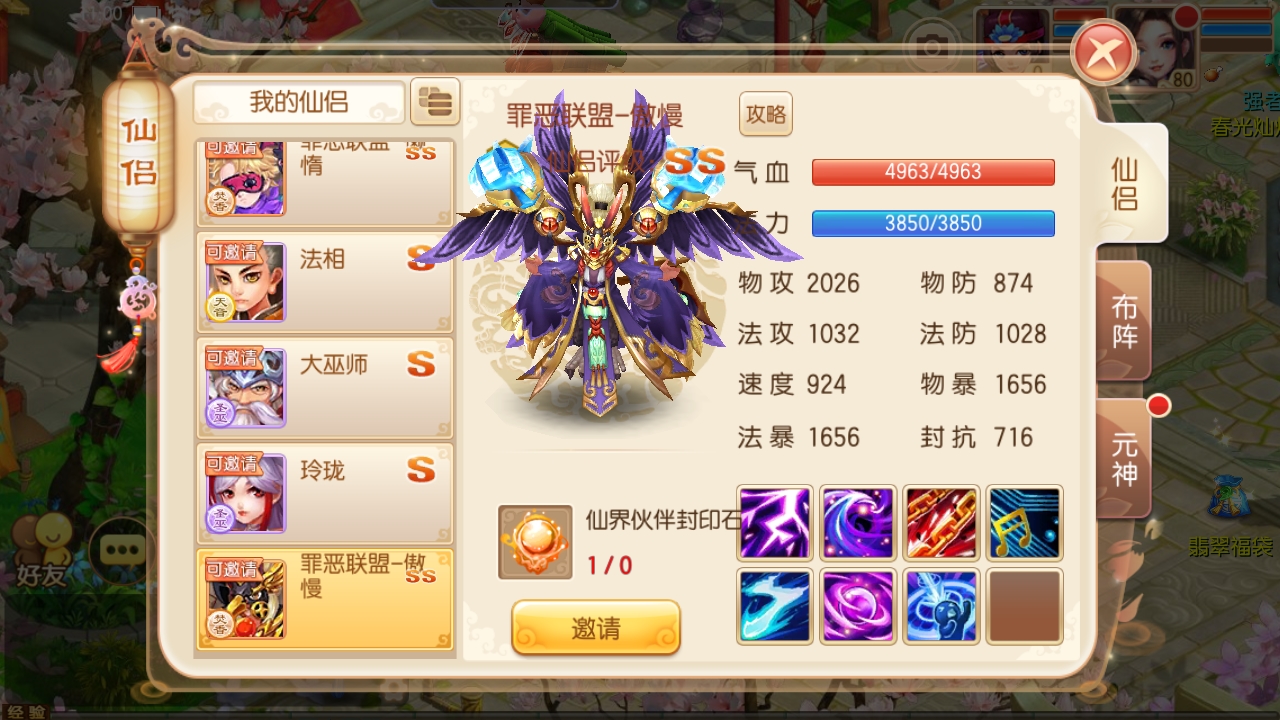Click the 邀请 invite button
The height and width of the screenshot is (720, 1280).
point(595,627)
